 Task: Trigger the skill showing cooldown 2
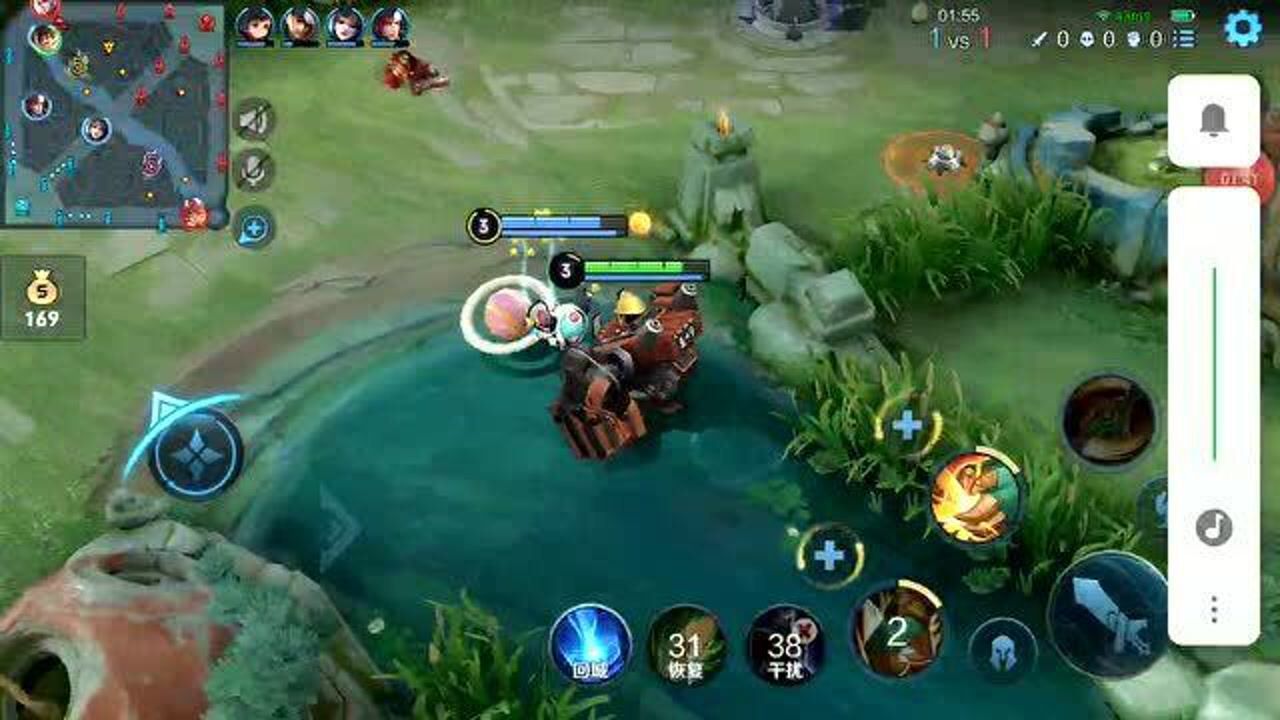click(x=897, y=630)
